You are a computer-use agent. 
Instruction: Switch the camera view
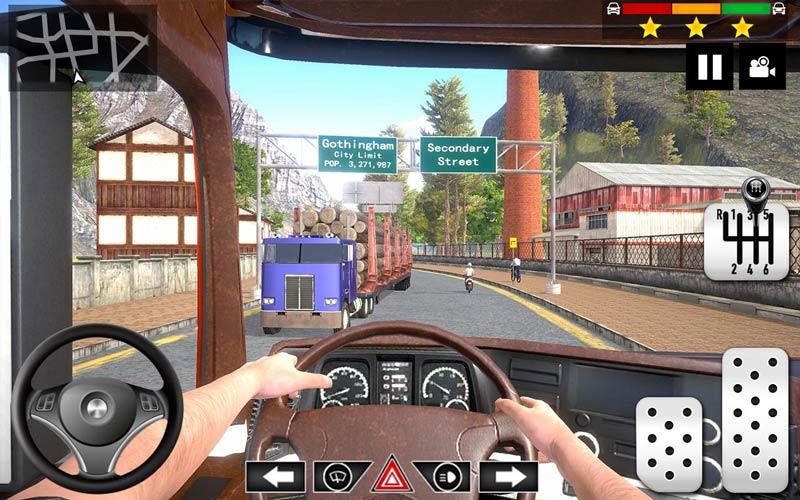pos(762,67)
